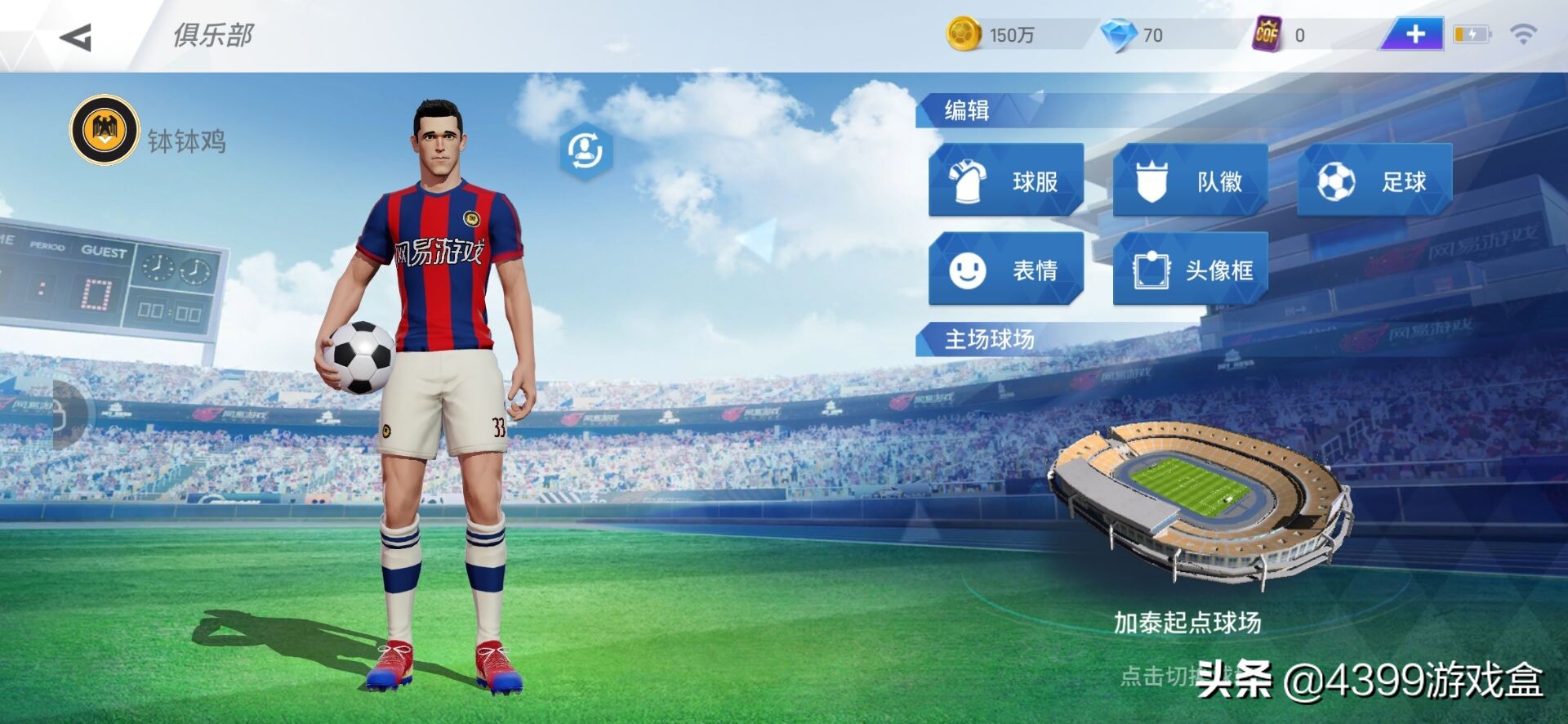Click the player swap icon beside the character
The height and width of the screenshot is (724, 1568).
[585, 151]
